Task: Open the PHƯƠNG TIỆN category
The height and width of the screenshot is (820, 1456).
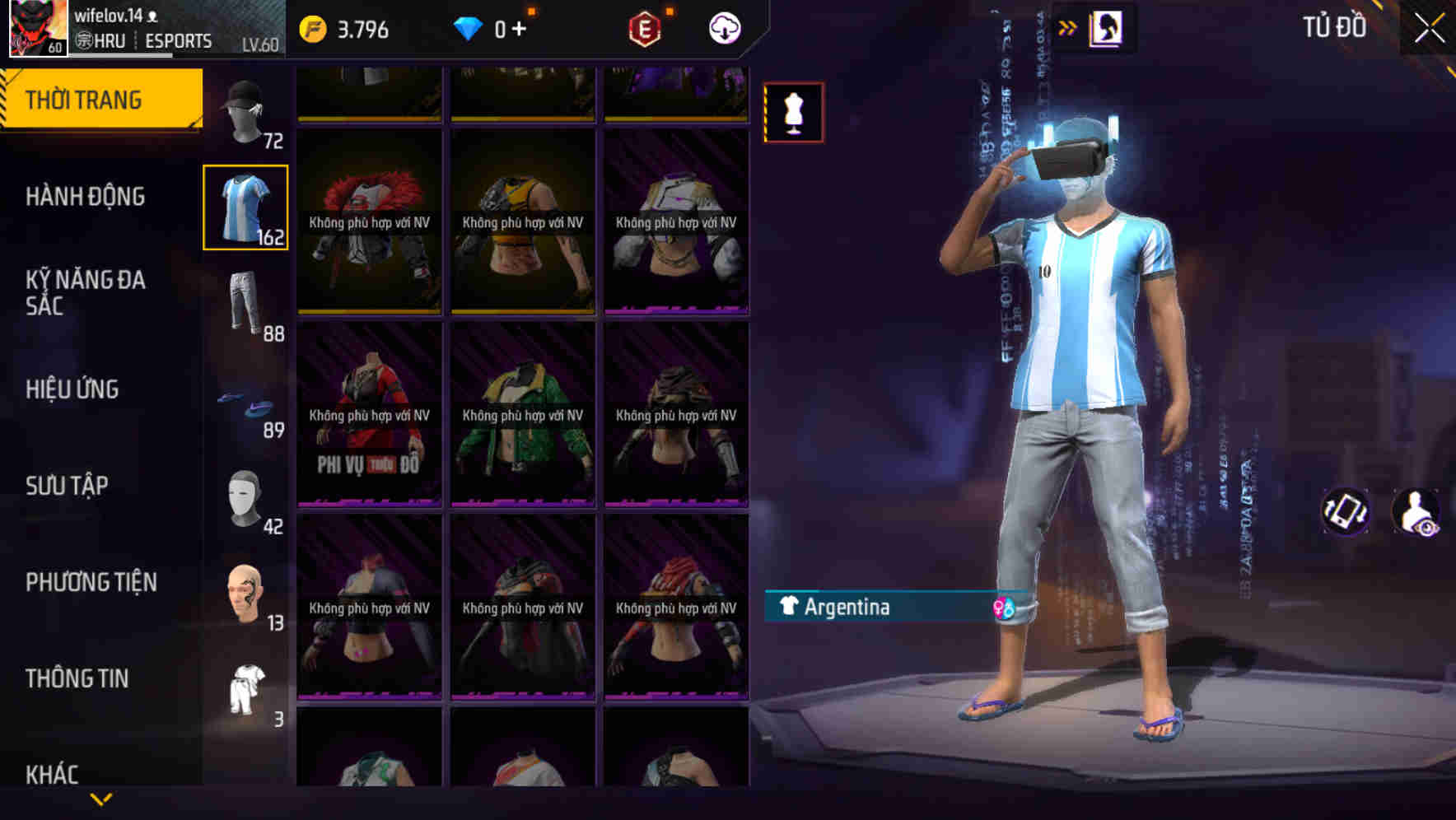Action: pyautogui.click(x=91, y=581)
